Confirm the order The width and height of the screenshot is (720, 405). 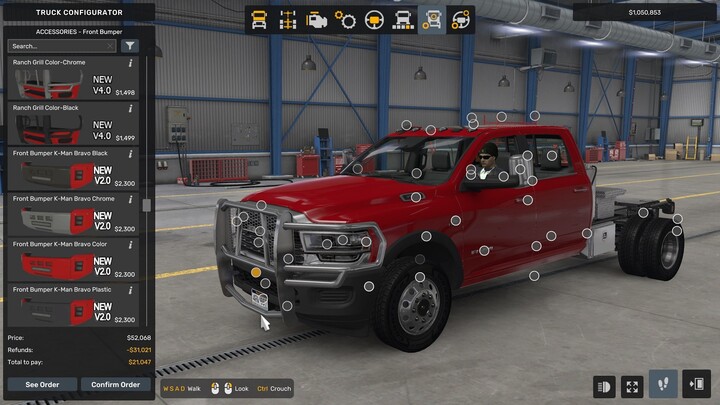click(115, 384)
